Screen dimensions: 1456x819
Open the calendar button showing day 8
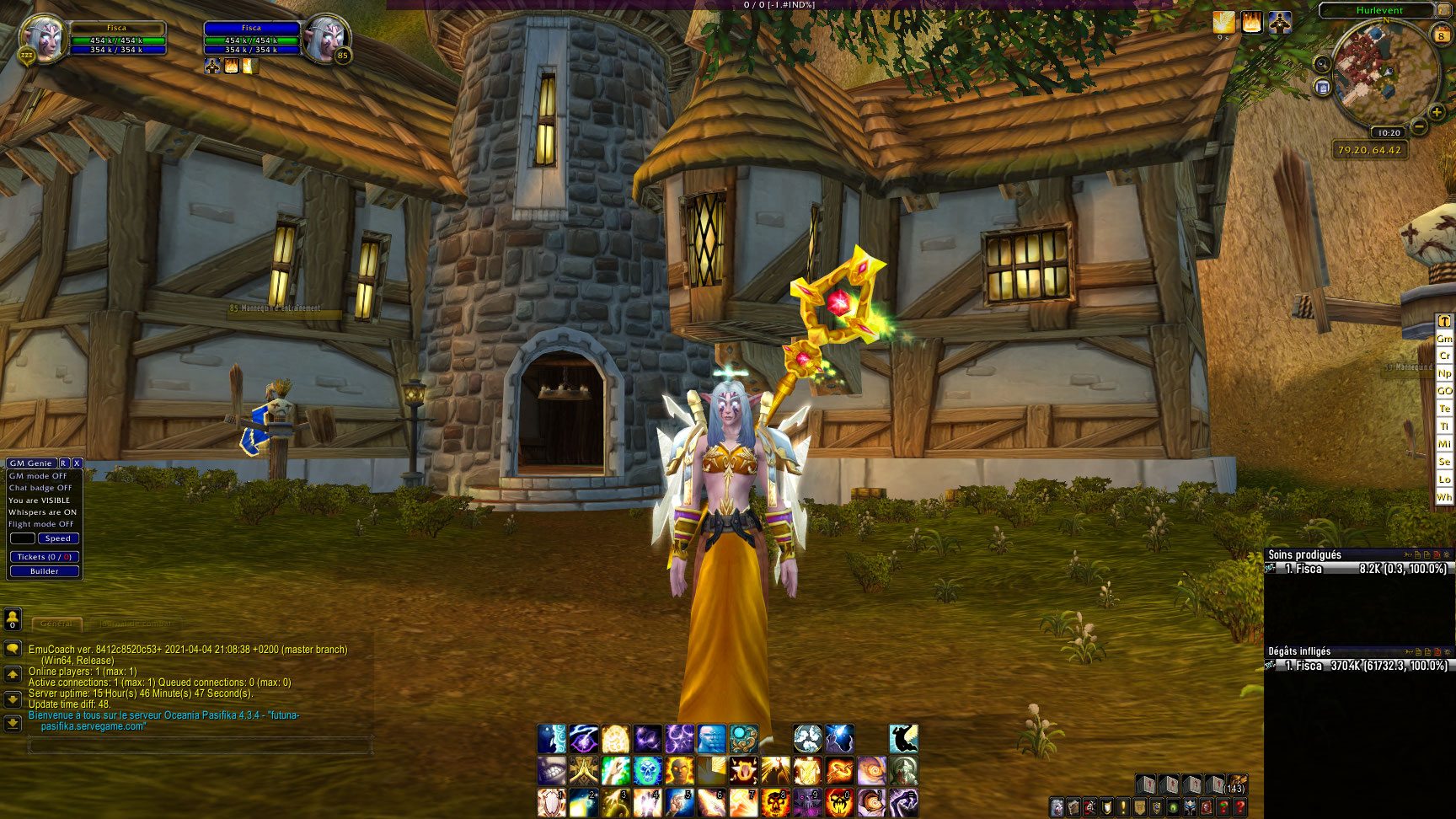[x=1441, y=35]
